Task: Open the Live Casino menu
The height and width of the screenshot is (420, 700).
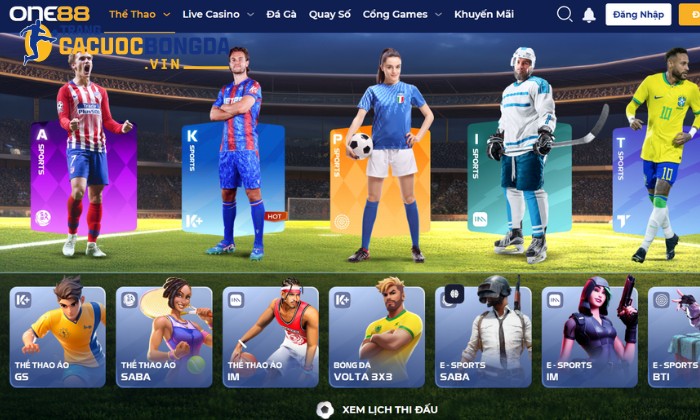Action: 218,14
